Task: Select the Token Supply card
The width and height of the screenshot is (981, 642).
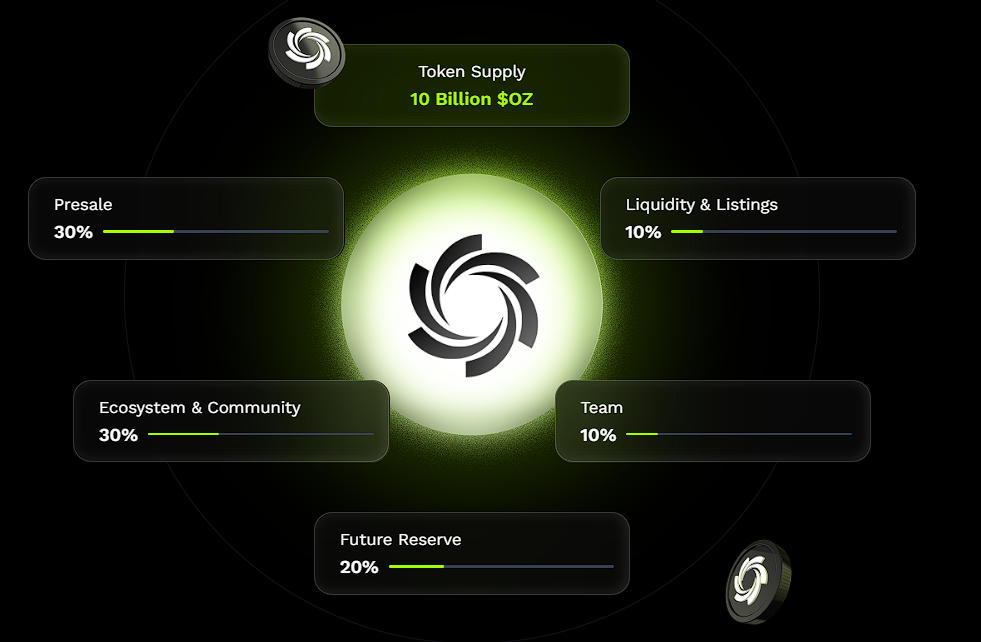Action: (x=471, y=85)
